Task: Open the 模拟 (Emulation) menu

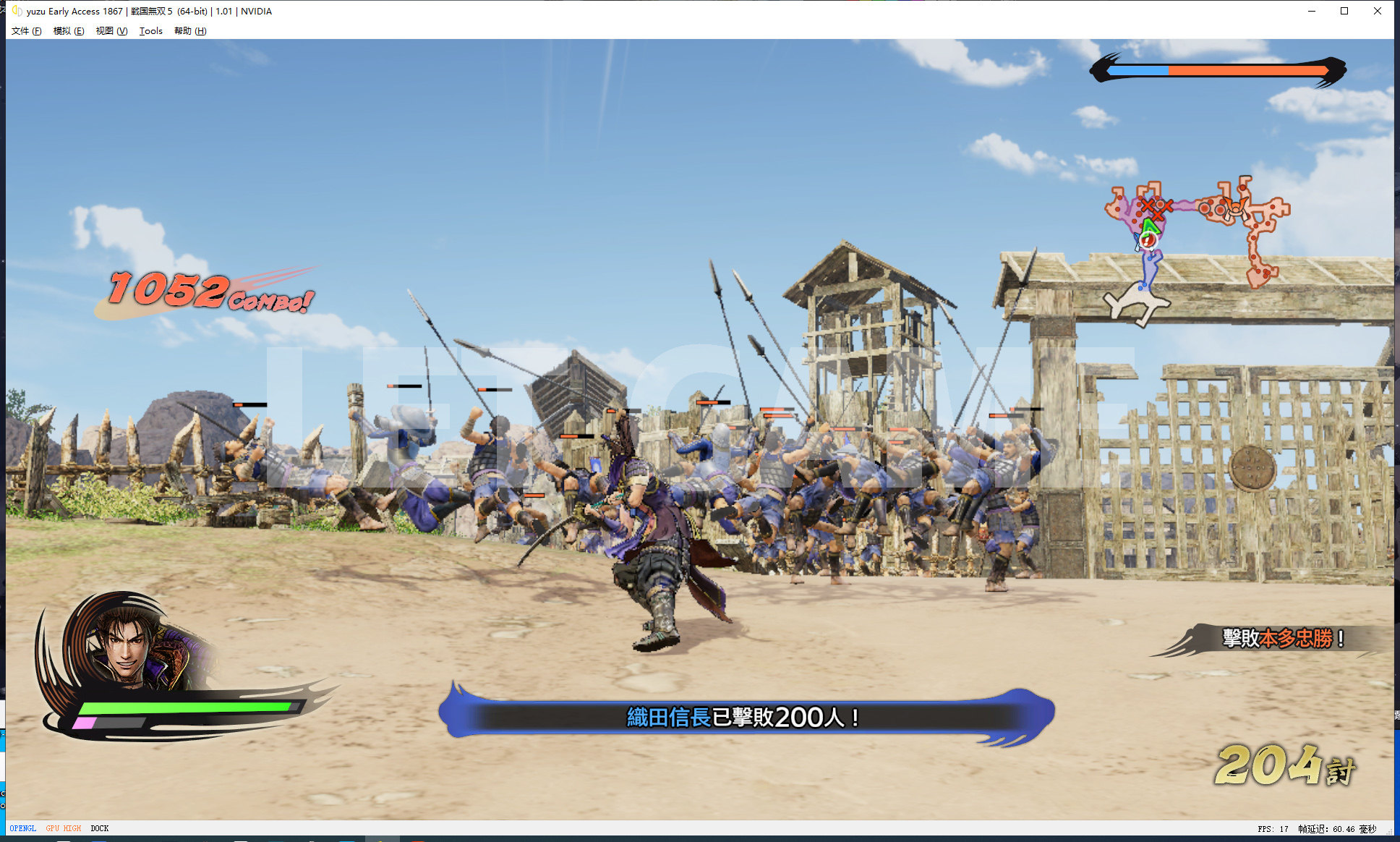Action: (x=68, y=31)
